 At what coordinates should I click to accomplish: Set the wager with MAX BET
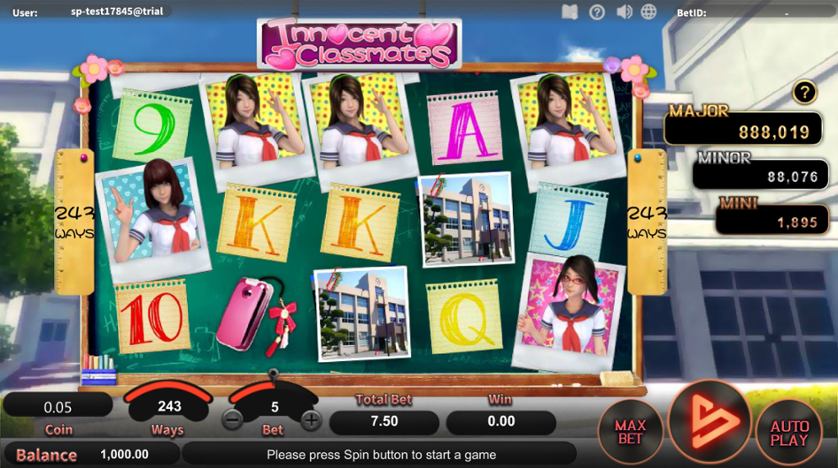pyautogui.click(x=630, y=432)
